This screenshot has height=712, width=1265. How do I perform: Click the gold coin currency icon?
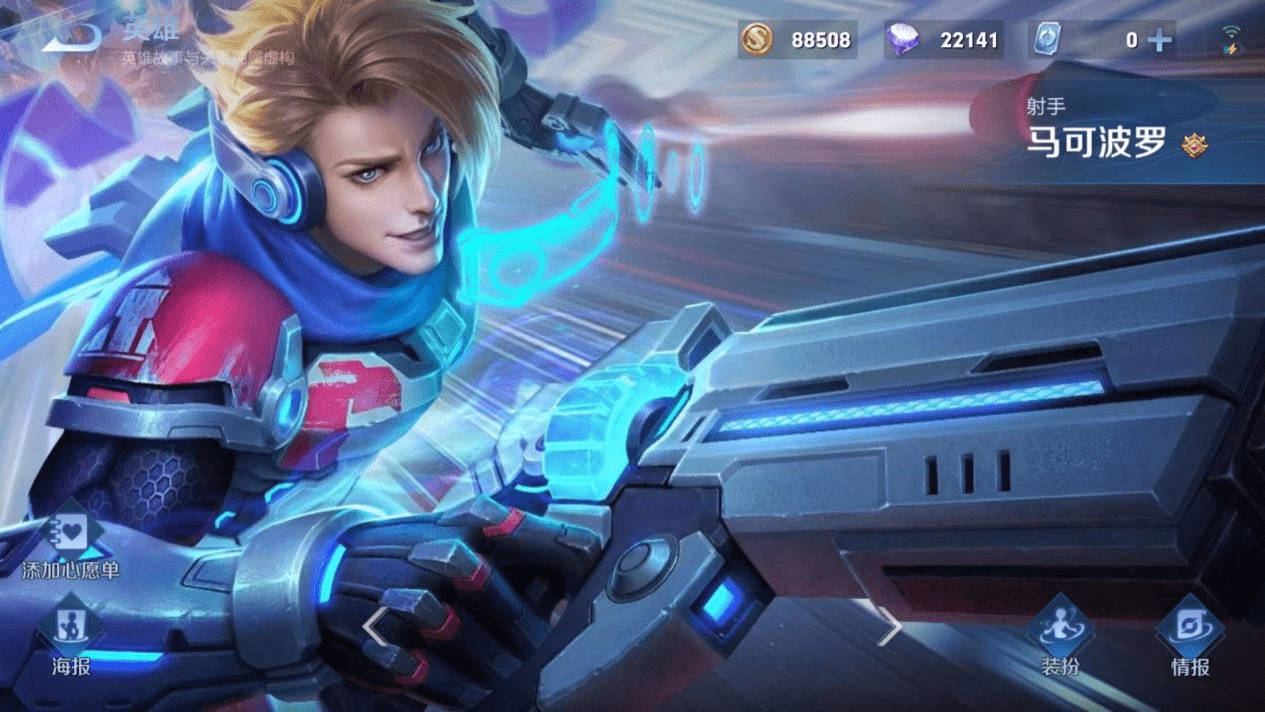[757, 40]
